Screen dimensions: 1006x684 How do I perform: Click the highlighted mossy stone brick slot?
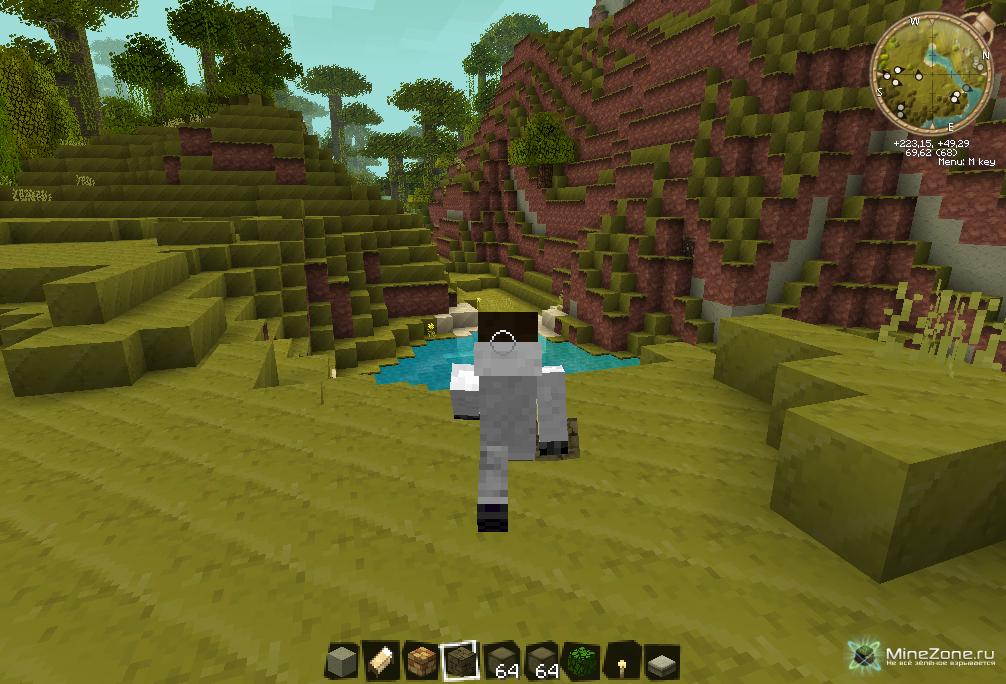click(460, 660)
